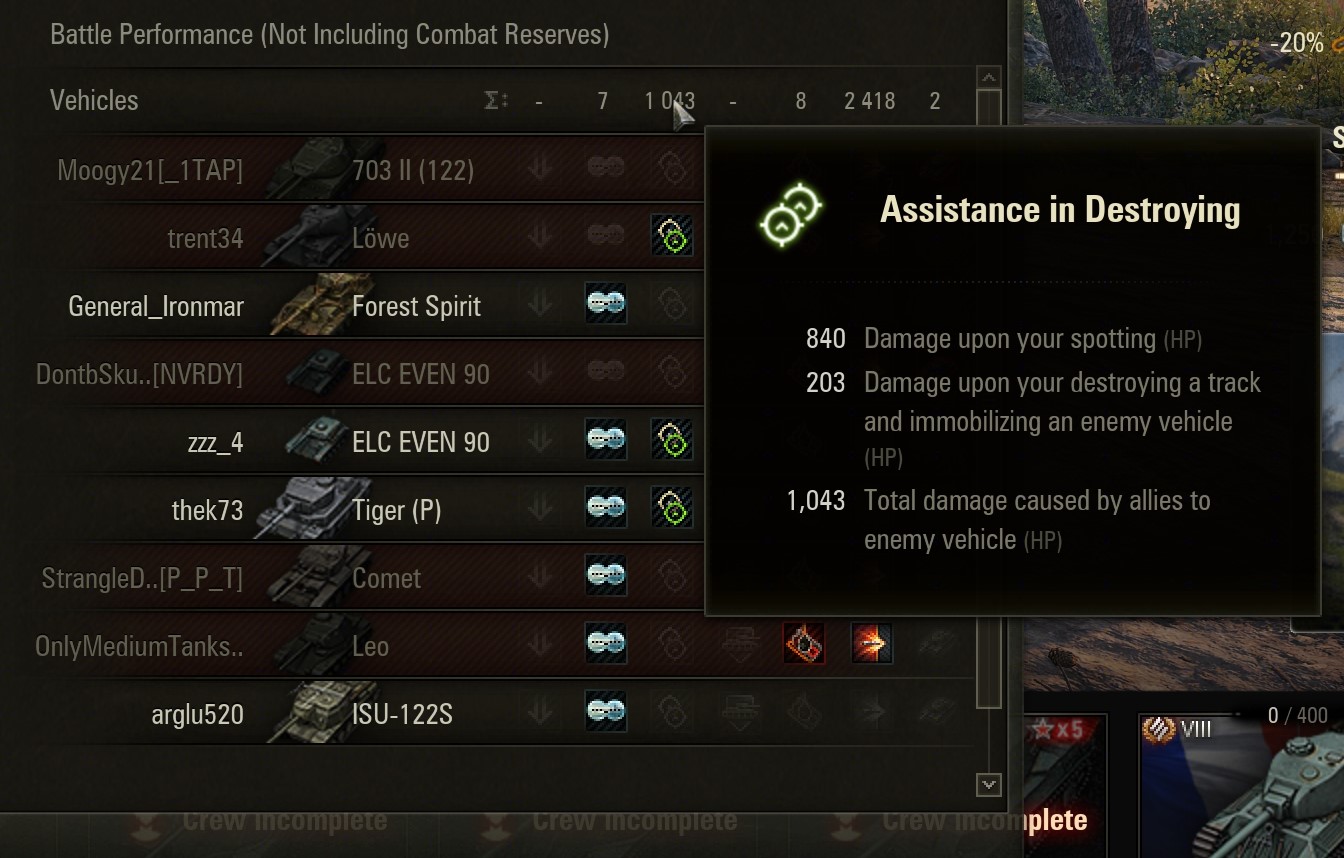This screenshot has height=858, width=1344.
Task: Click the down arrow on the 703 II row
Action: point(539,170)
